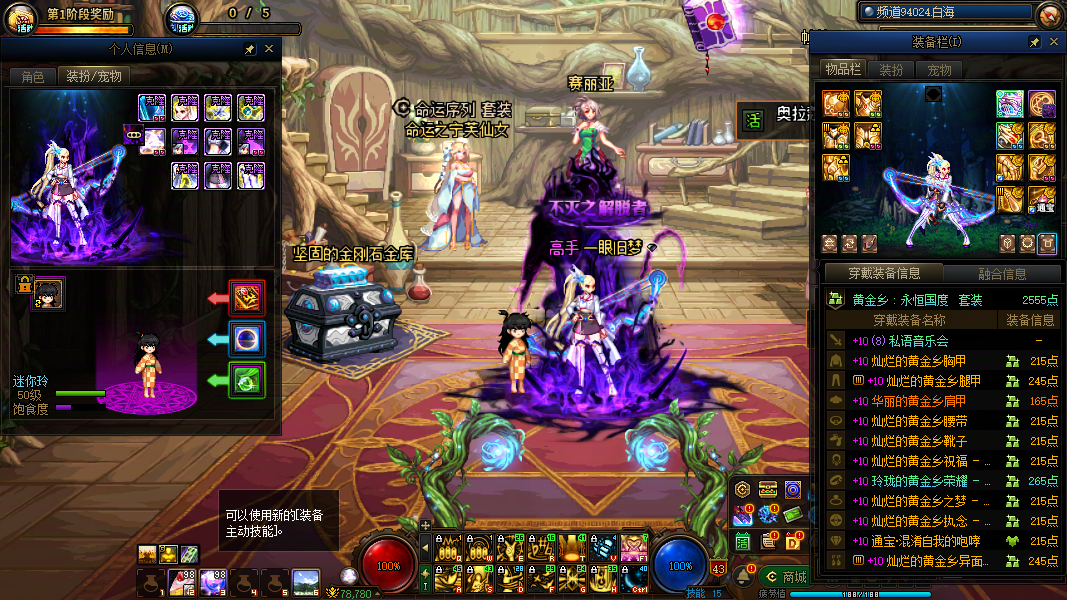Select the 穿戴装备信息 equipped gear tab
This screenshot has height=600, width=1067.
coord(883,273)
